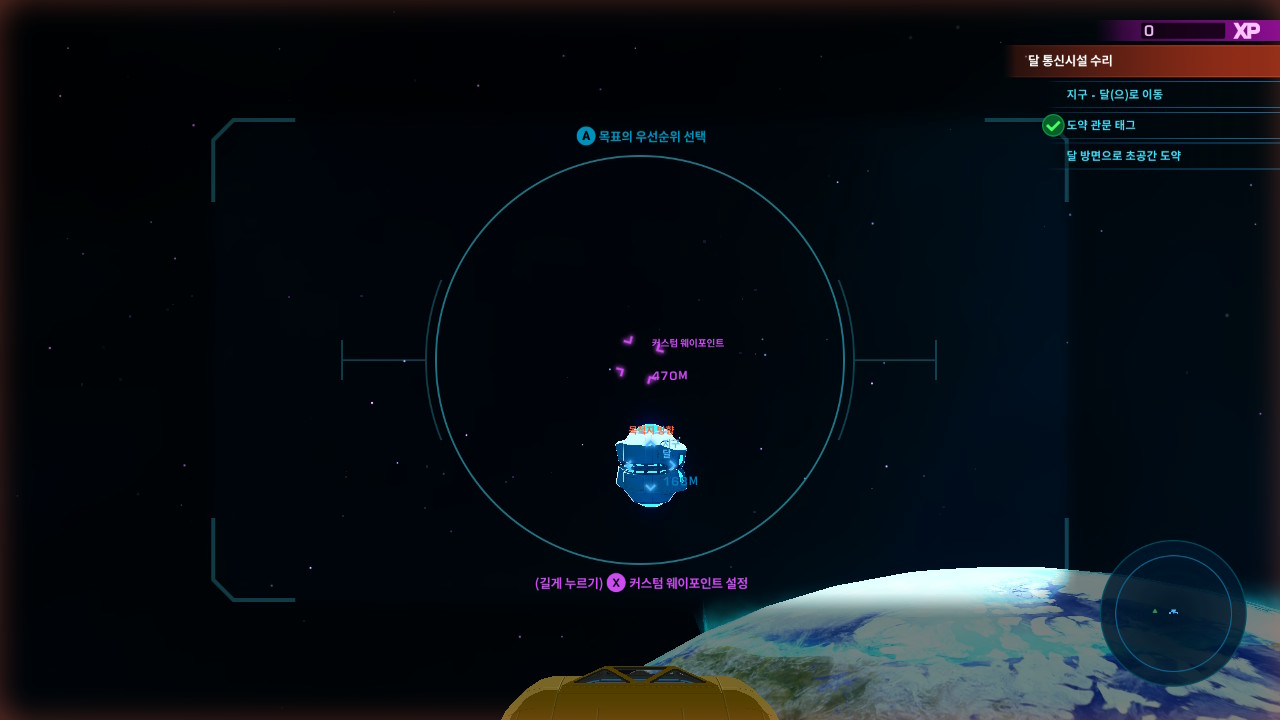Toggle the 지구 달 target name label
The height and width of the screenshot is (720, 1280).
pyautogui.click(x=668, y=449)
